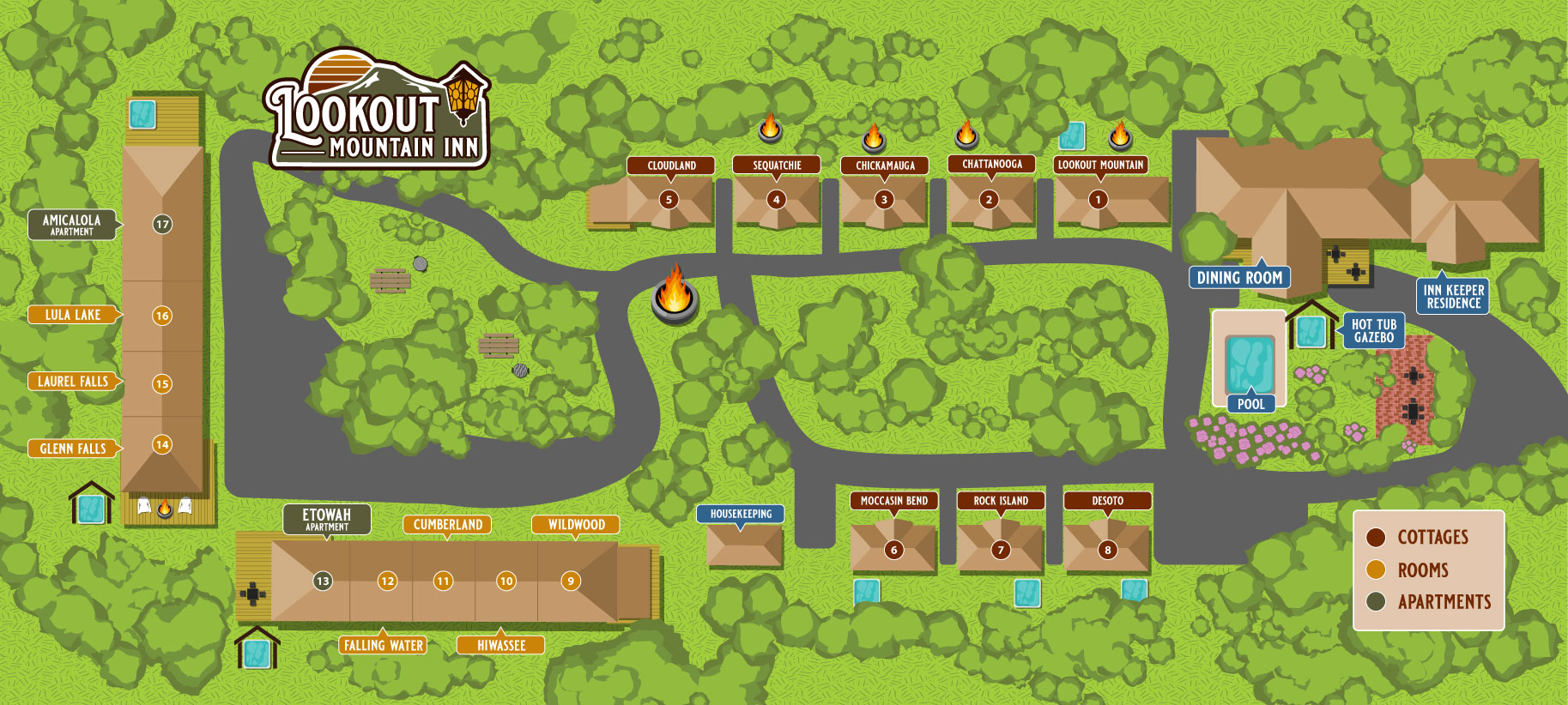The image size is (1568, 705).
Task: Click the Pool map label
Action: (x=1250, y=404)
